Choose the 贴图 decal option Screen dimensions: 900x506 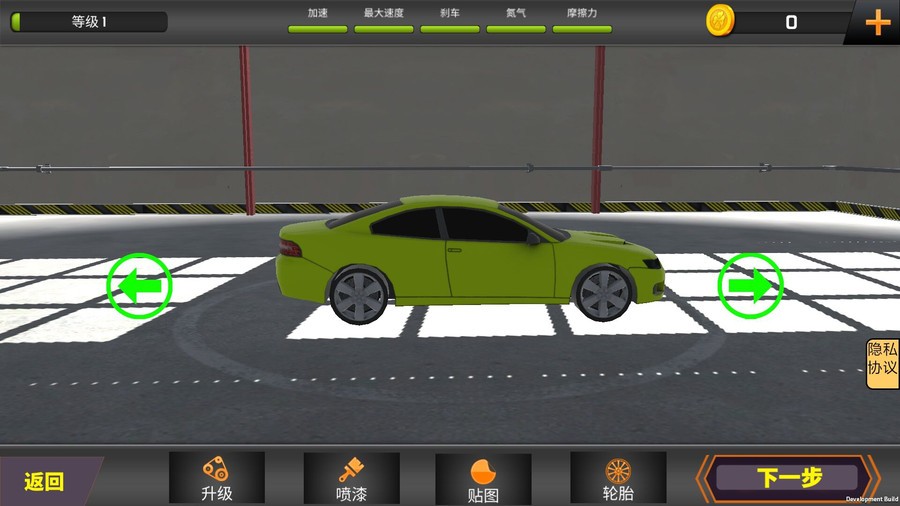pyautogui.click(x=483, y=479)
